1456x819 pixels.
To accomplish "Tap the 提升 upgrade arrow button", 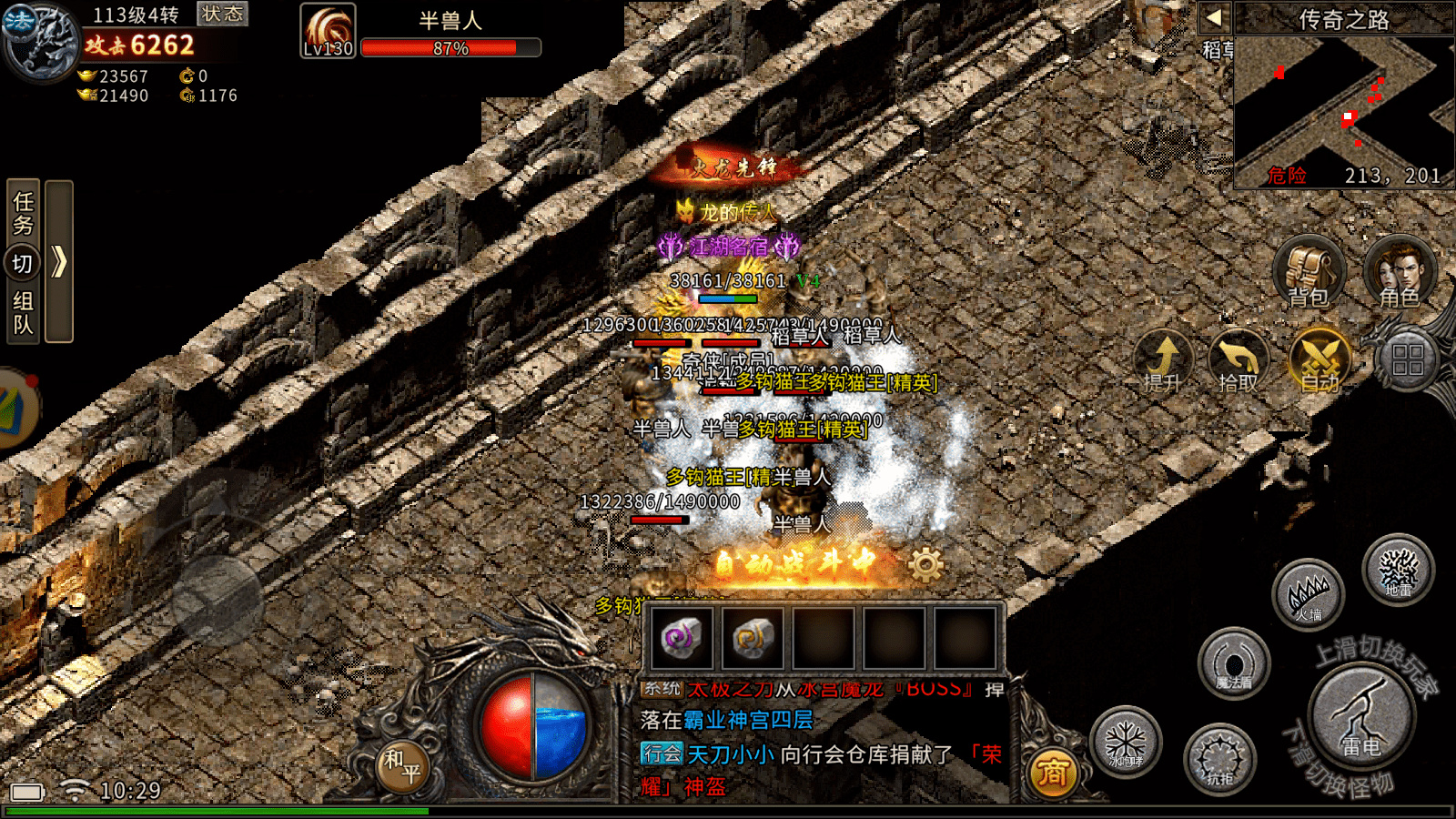I will [1164, 359].
